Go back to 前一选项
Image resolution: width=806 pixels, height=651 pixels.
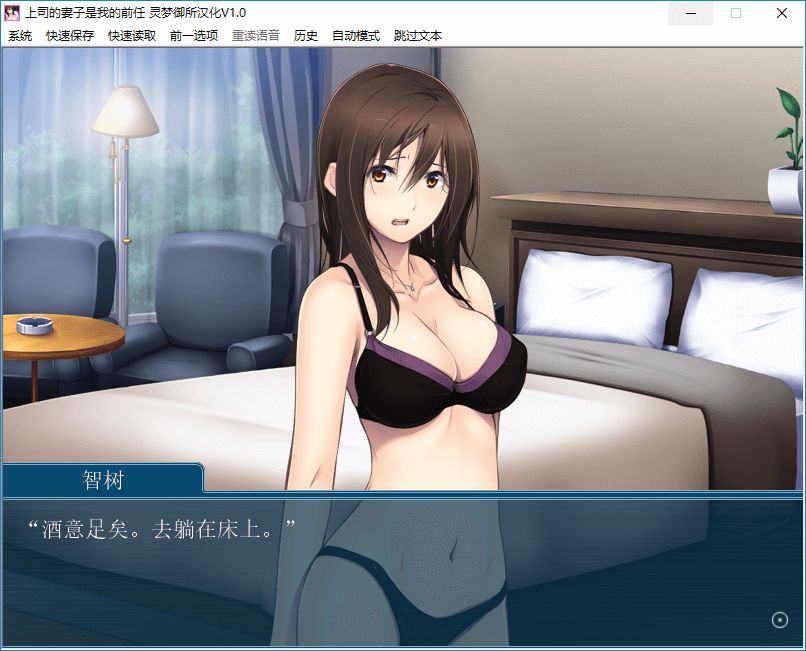pyautogui.click(x=194, y=35)
